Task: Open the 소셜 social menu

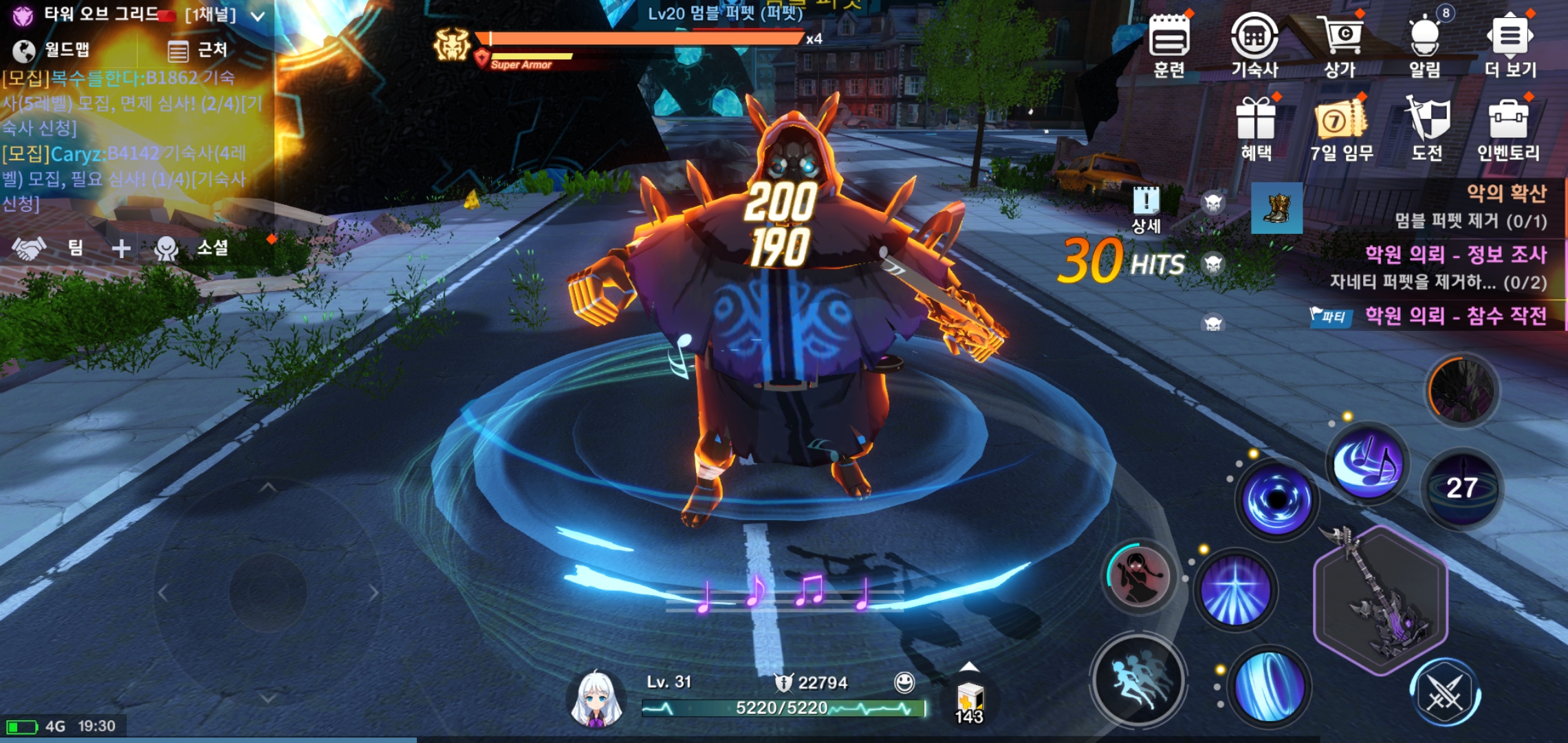Action: coord(193,248)
